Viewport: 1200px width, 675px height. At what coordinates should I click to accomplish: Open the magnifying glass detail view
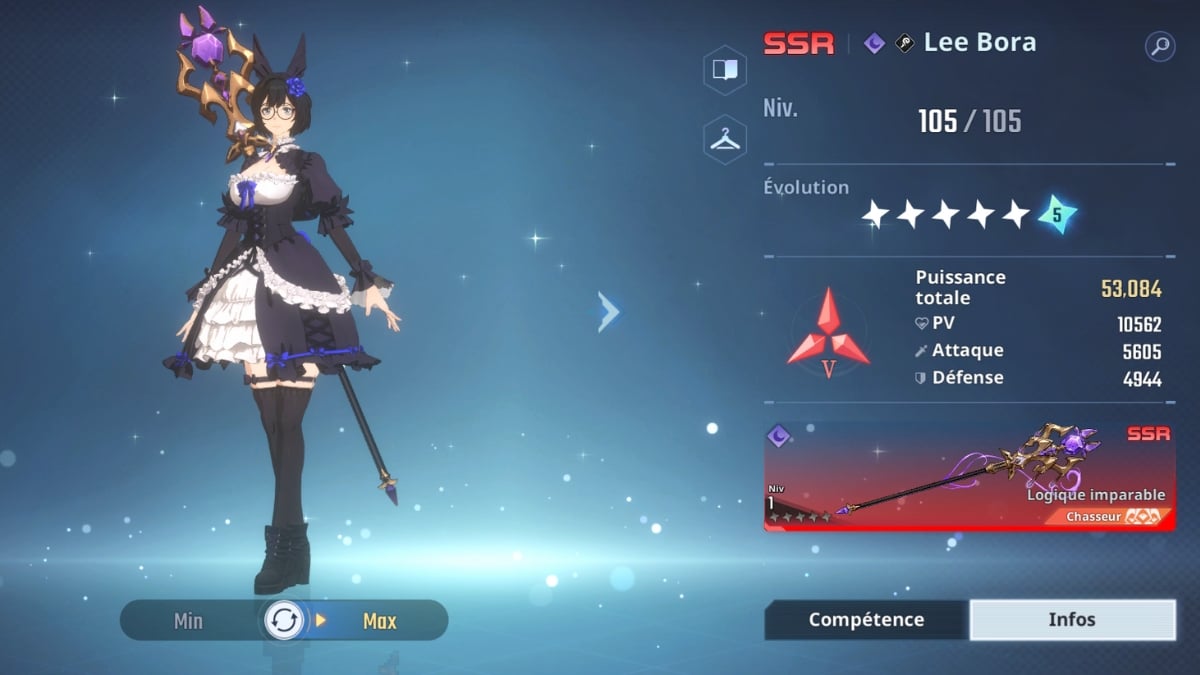pos(1160,46)
